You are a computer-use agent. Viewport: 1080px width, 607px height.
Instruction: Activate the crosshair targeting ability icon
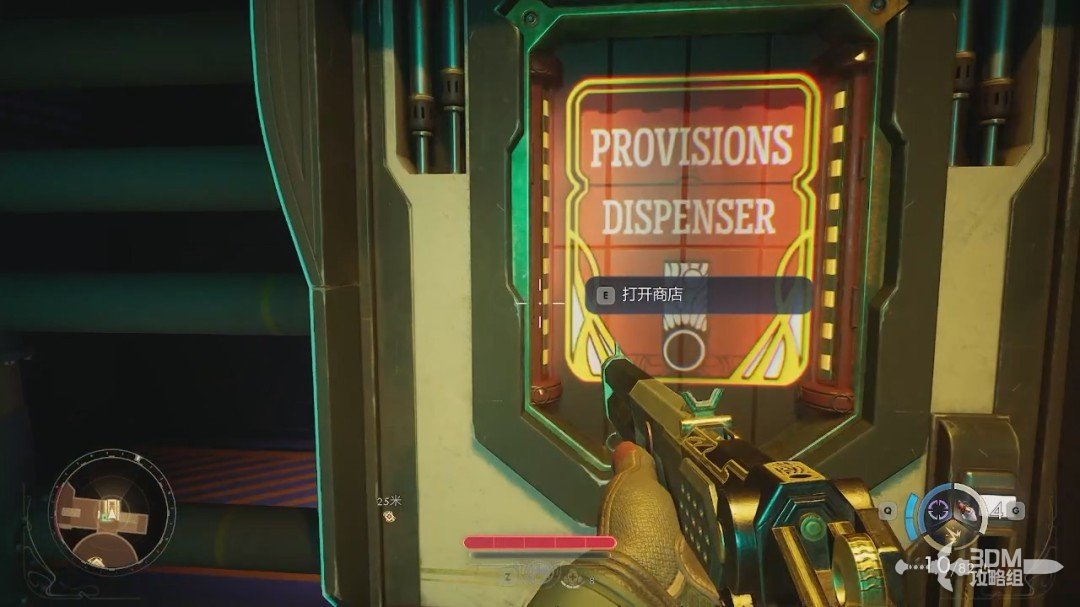[938, 509]
